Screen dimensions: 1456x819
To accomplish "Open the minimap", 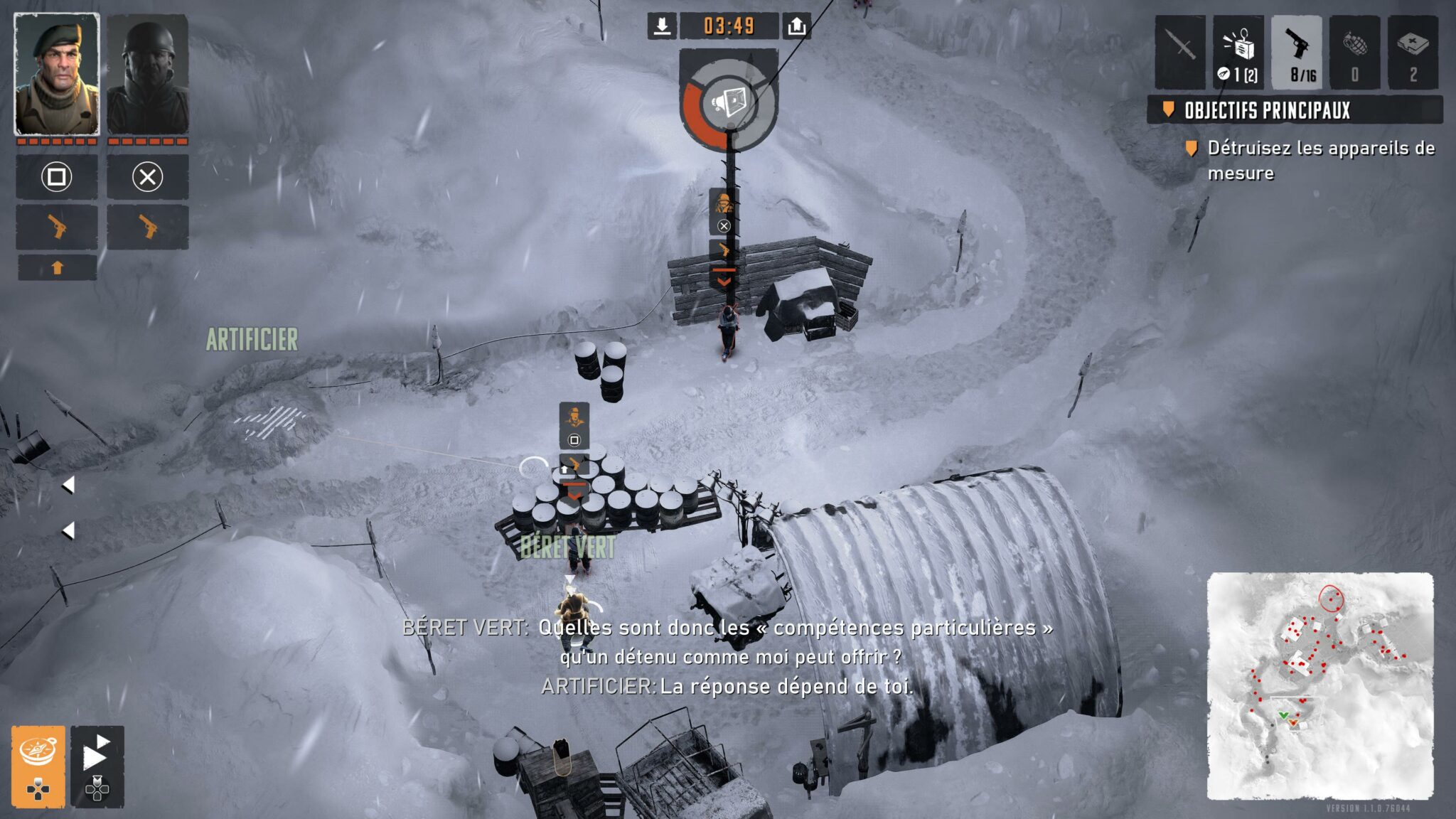I will coord(1320,685).
